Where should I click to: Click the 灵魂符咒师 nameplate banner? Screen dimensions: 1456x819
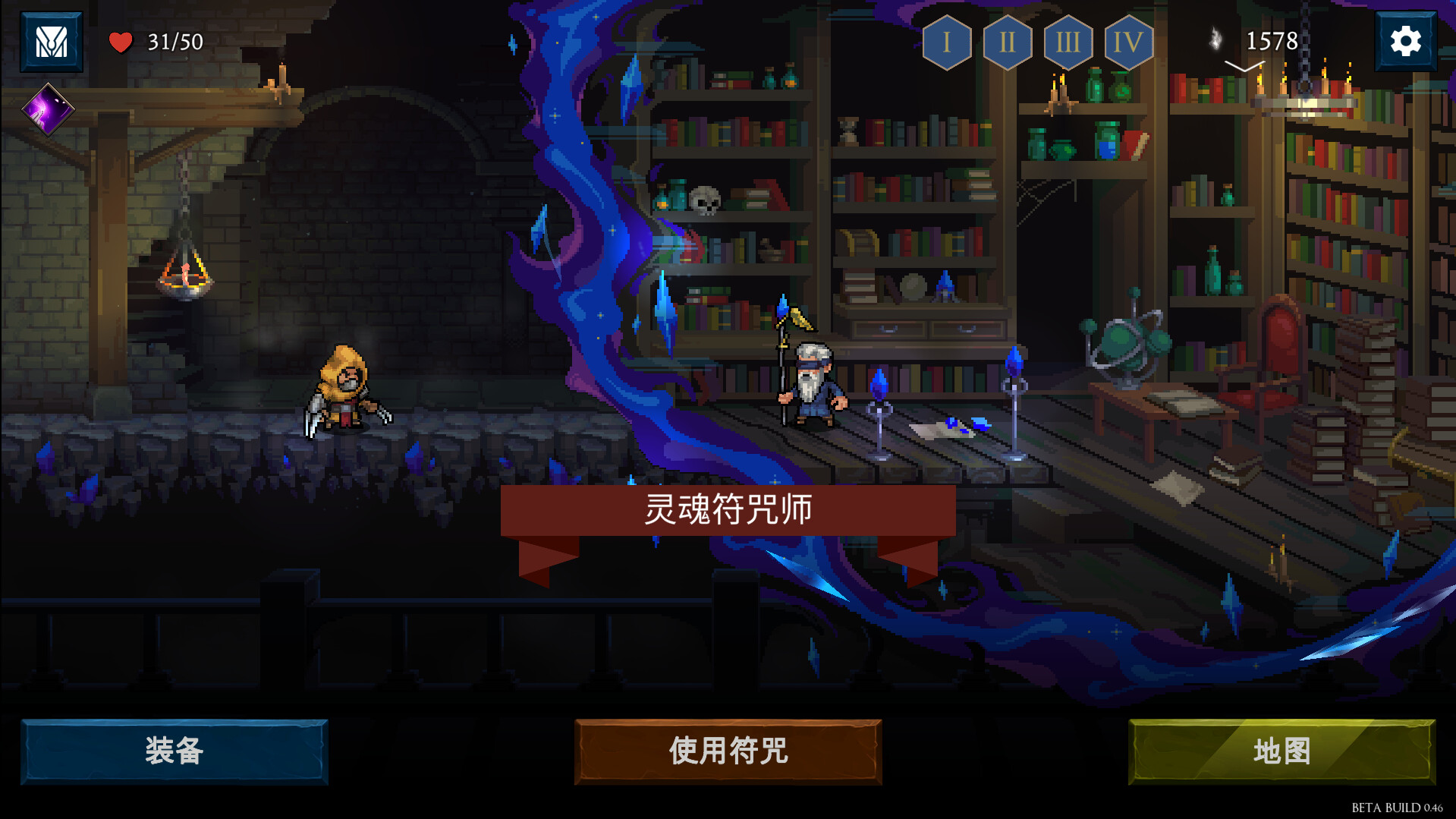click(x=727, y=510)
